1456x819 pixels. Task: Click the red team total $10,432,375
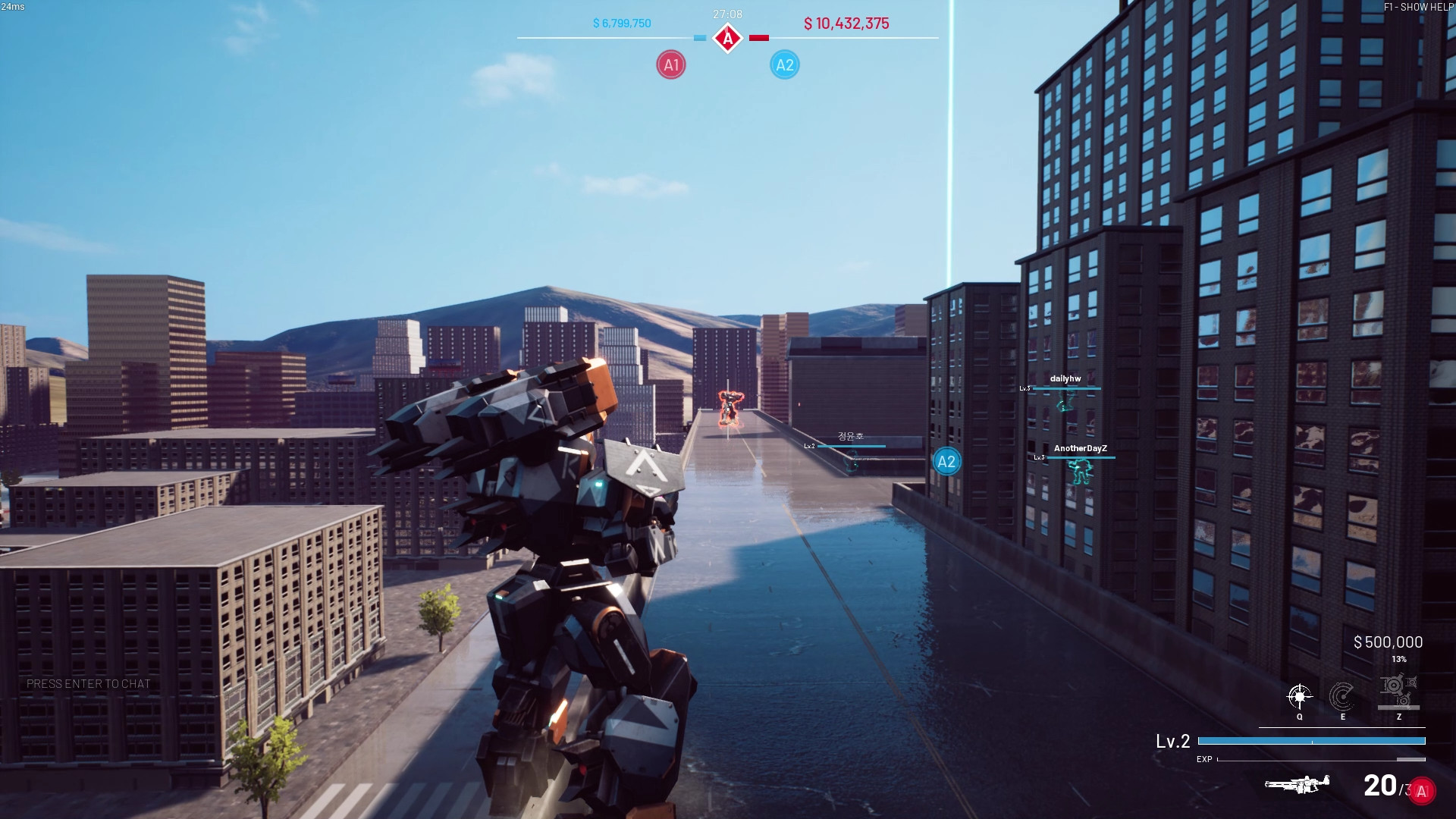tap(847, 24)
